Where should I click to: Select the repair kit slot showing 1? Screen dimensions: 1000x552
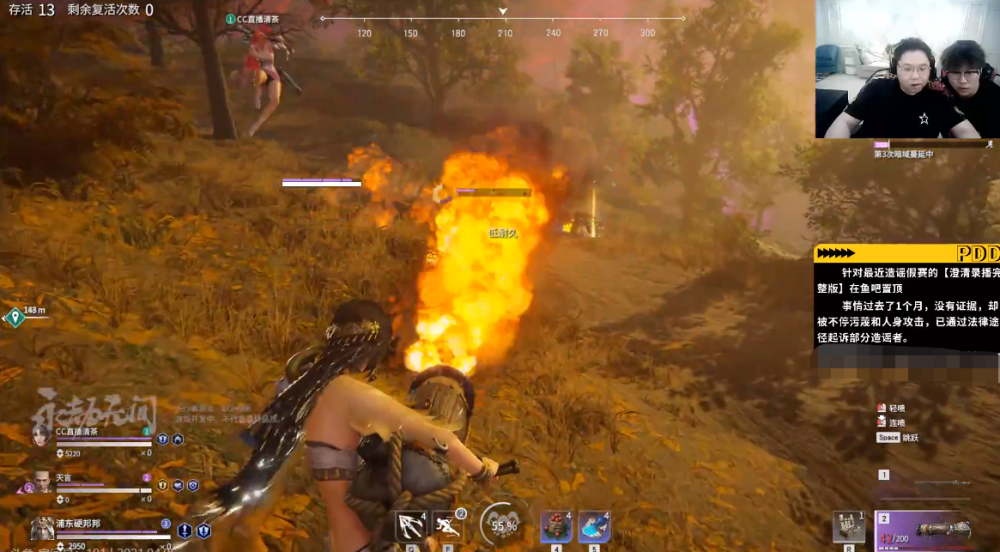[x=849, y=527]
